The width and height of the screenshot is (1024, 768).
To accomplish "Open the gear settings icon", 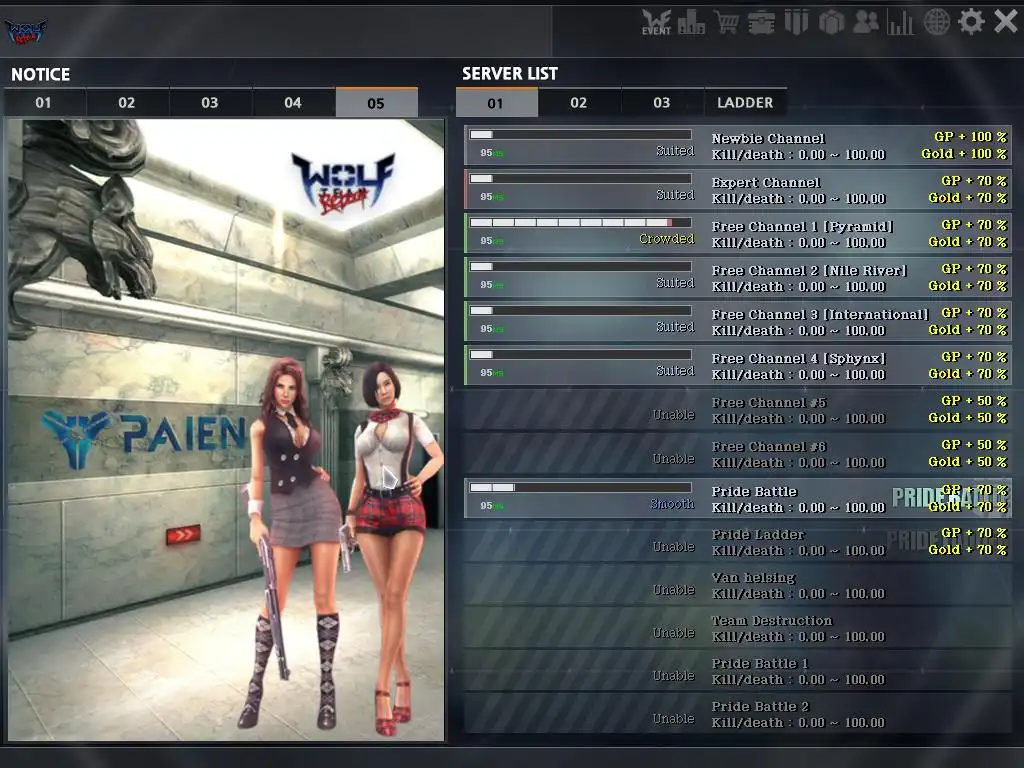I will click(x=971, y=22).
